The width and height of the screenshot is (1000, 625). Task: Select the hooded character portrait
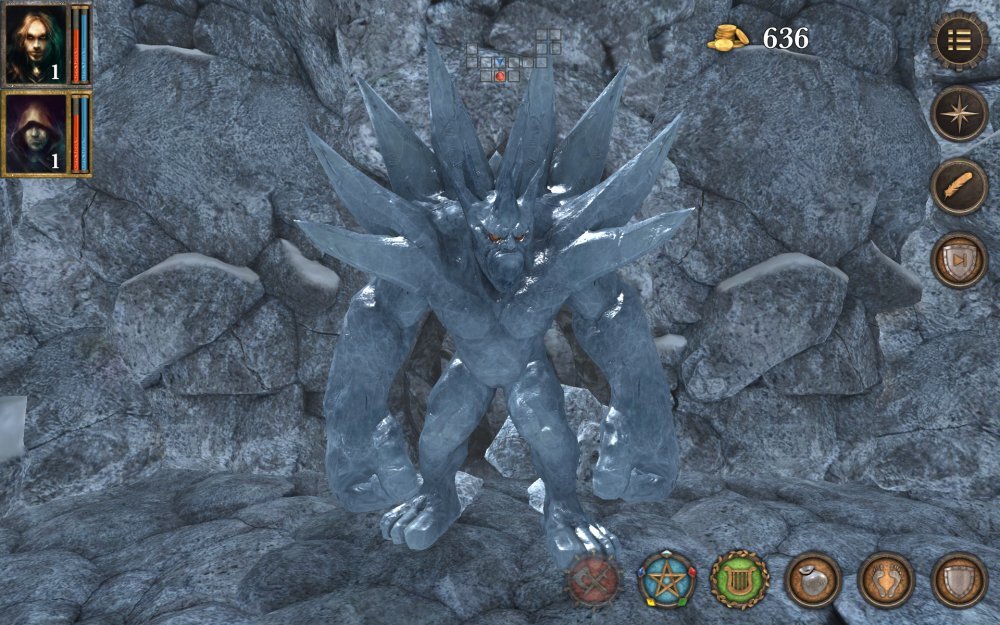click(36, 133)
